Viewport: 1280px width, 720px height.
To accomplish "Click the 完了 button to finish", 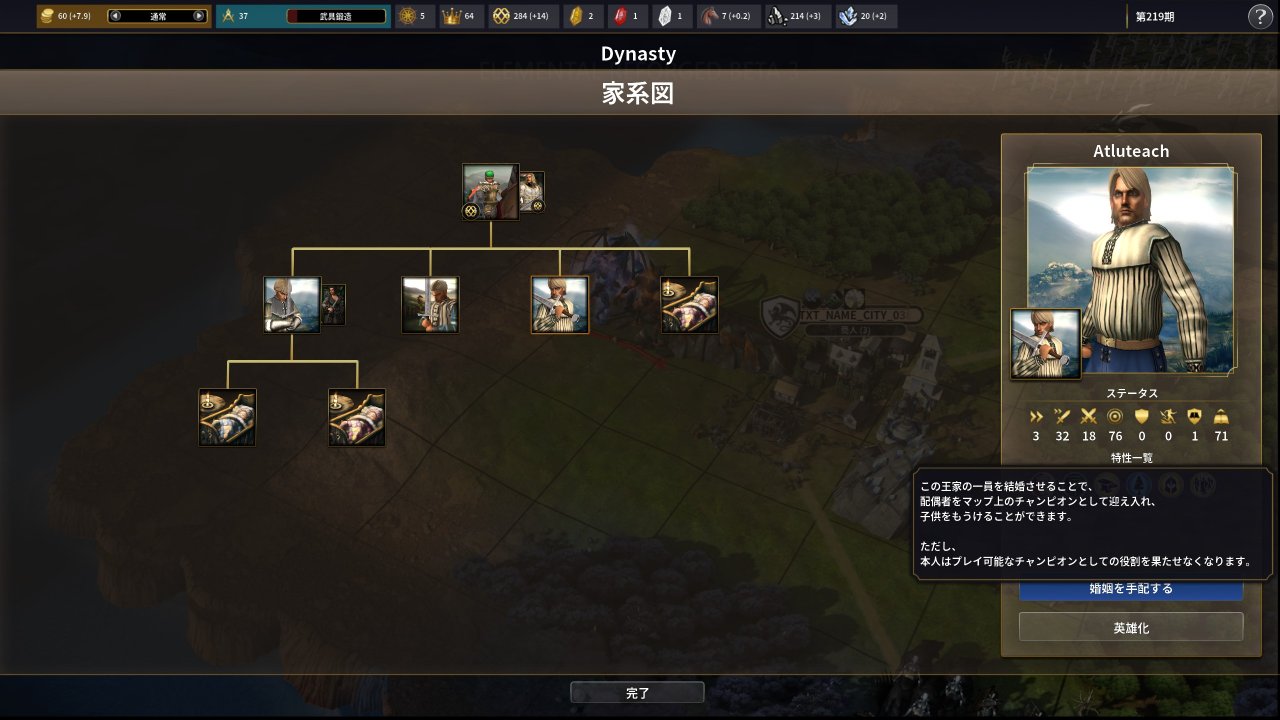I will point(637,692).
